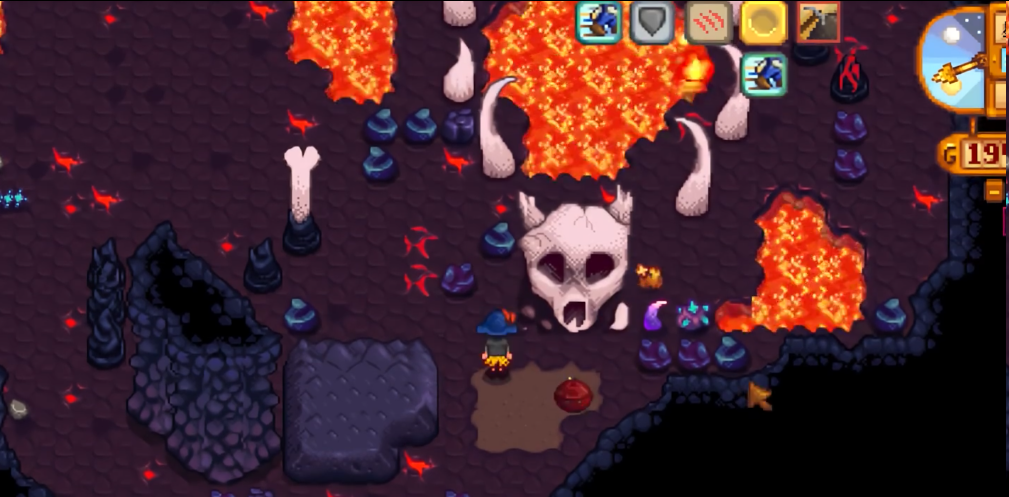Click the gray shield defense buff icon
Screen dimensions: 1009x497
(652, 21)
